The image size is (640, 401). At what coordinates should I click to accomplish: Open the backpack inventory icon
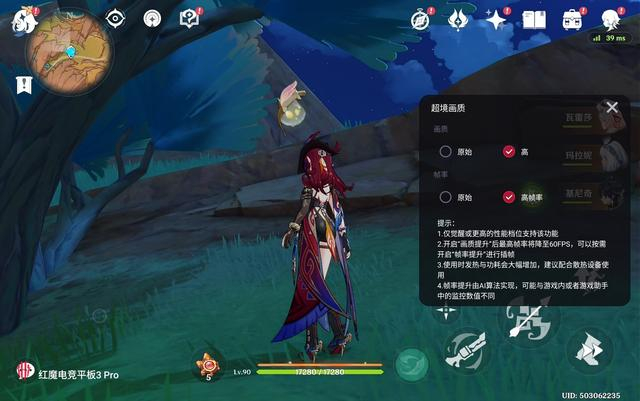click(572, 19)
